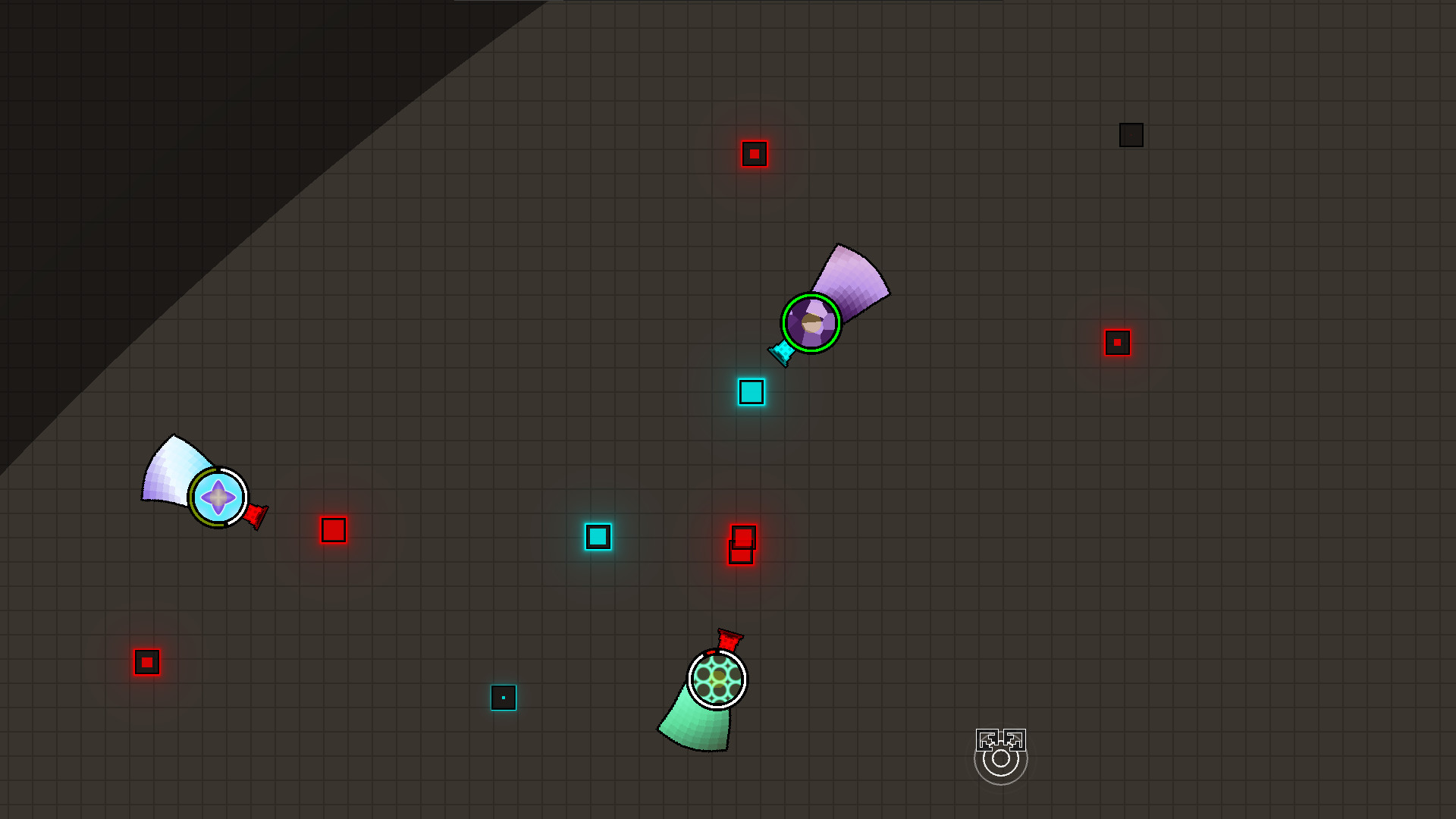
Task: Click the target circle under the spawn brackets
Action: (x=1000, y=762)
